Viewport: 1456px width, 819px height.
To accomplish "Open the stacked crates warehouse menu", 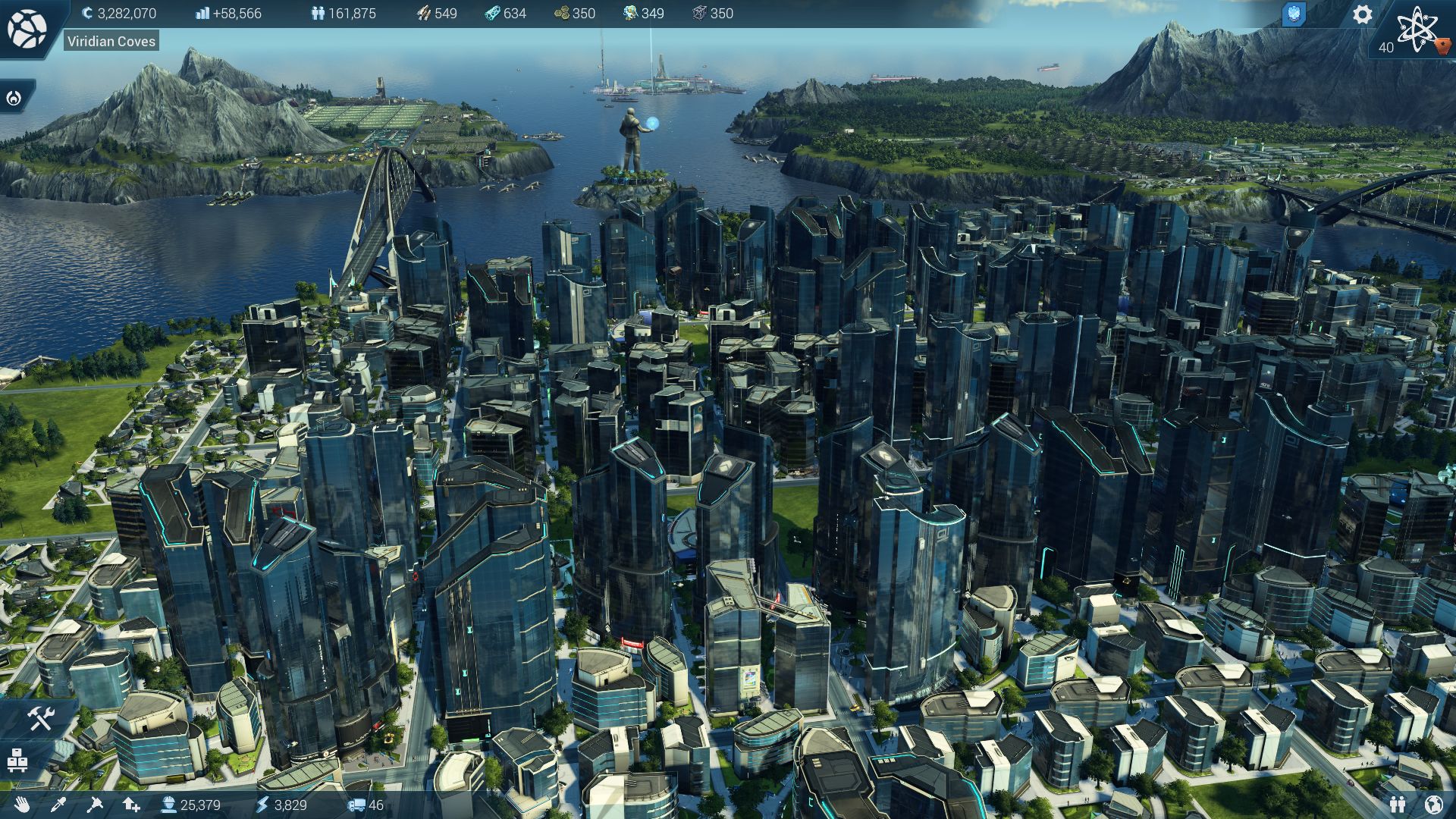I will (17, 760).
